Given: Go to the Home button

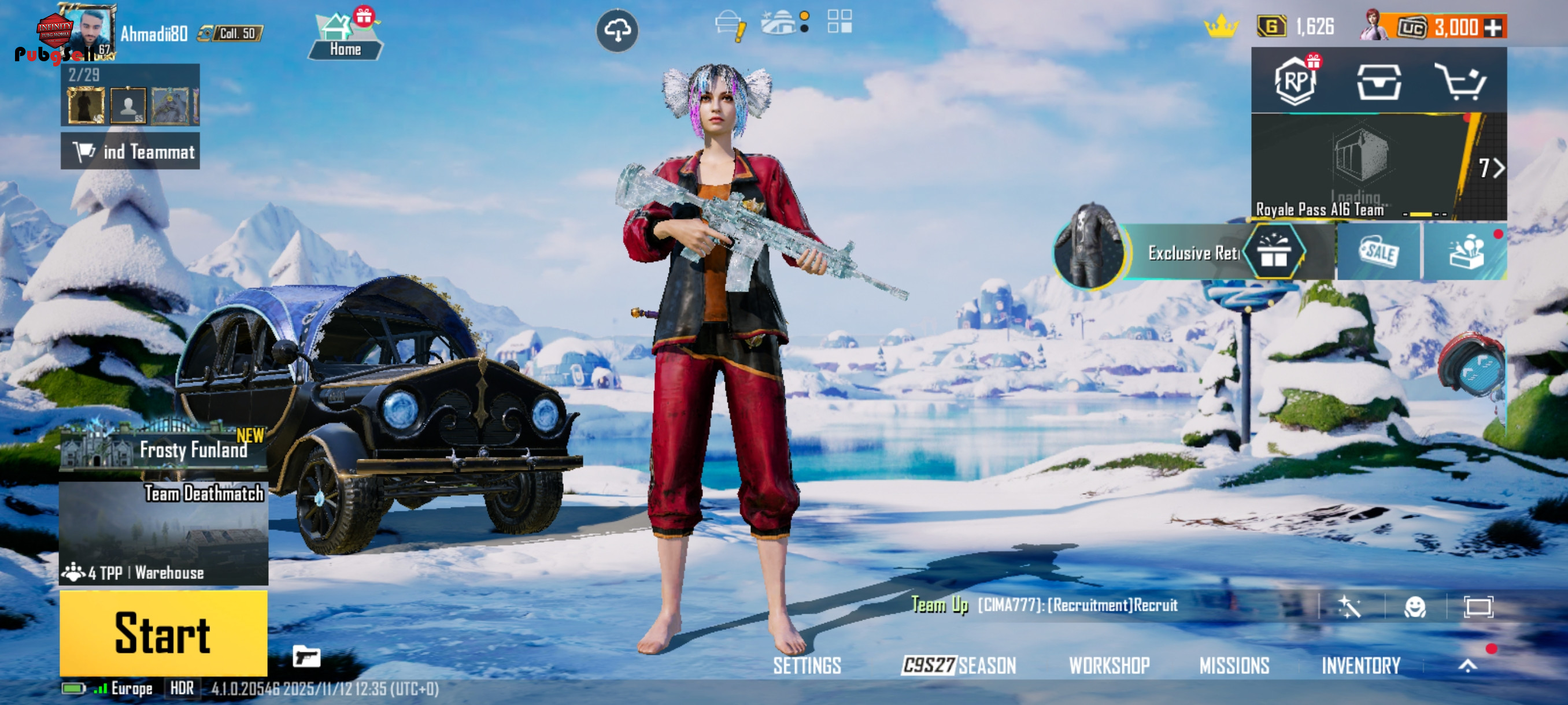Looking at the screenshot, I should tap(345, 38).
